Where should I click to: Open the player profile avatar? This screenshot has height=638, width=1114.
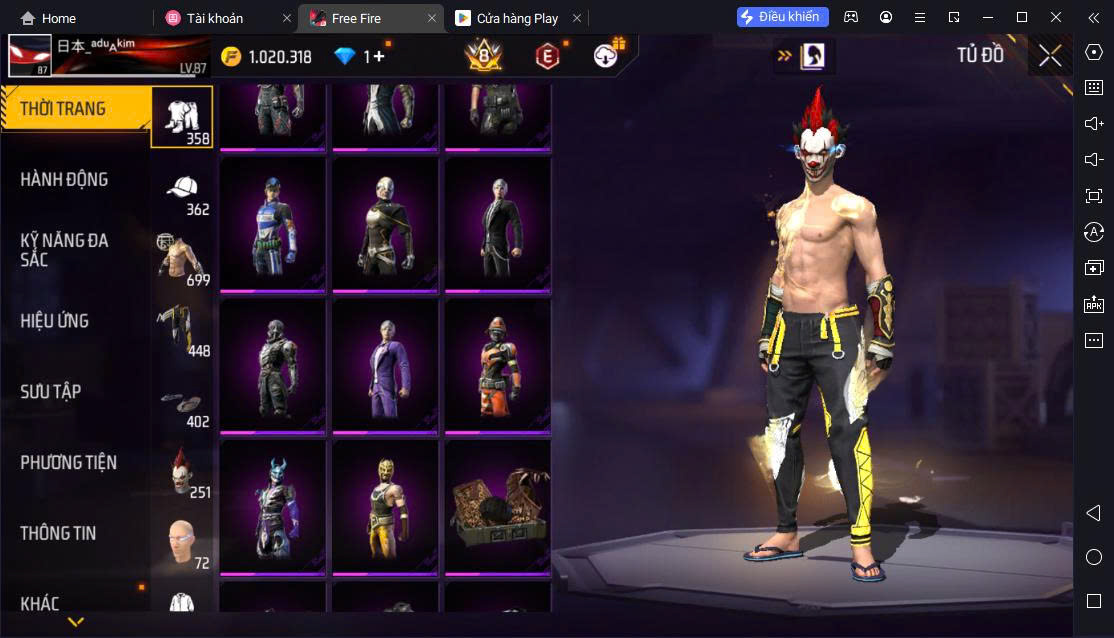[30, 57]
